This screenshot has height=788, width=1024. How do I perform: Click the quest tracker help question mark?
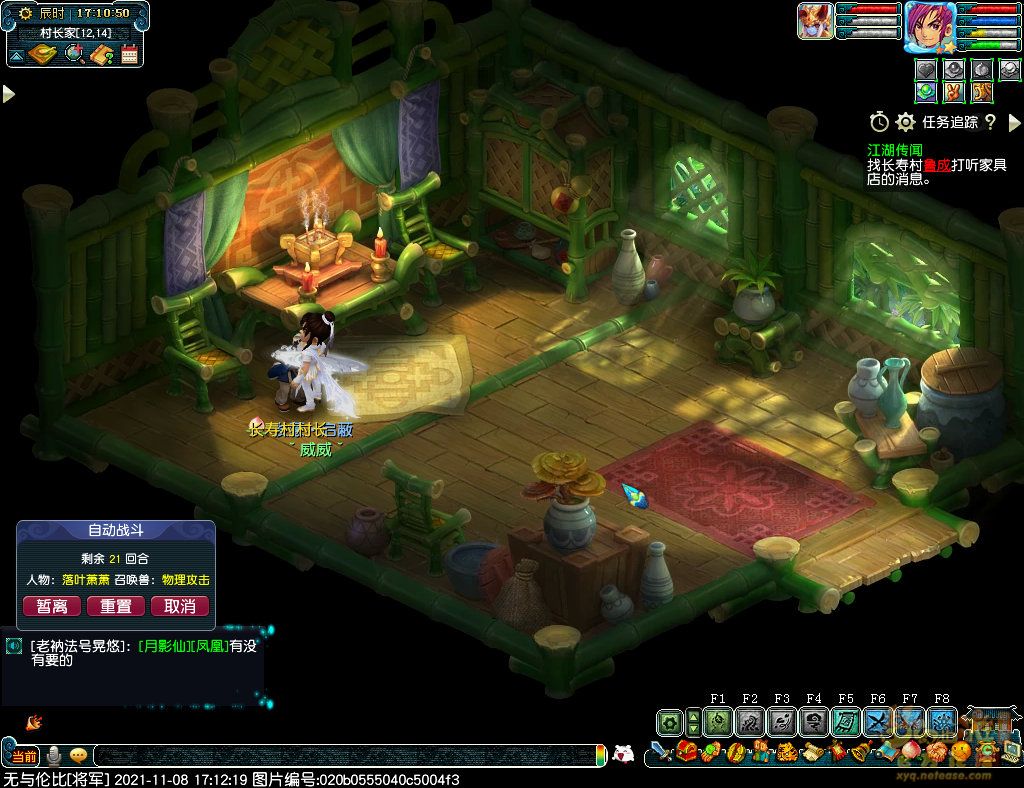[x=990, y=122]
